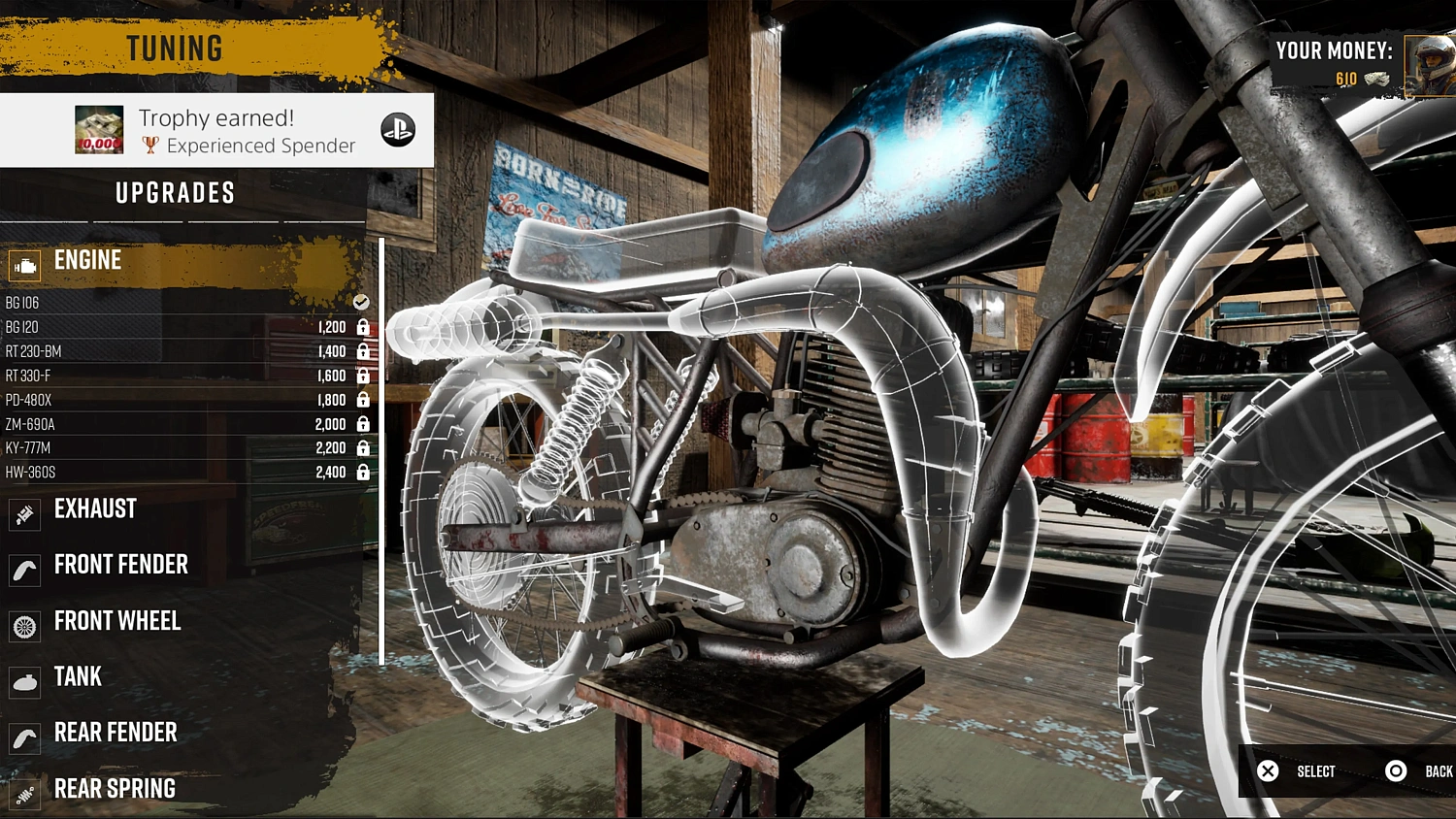The image size is (1456, 819).
Task: Collapse the ENGINE parts list
Action: coord(87,260)
